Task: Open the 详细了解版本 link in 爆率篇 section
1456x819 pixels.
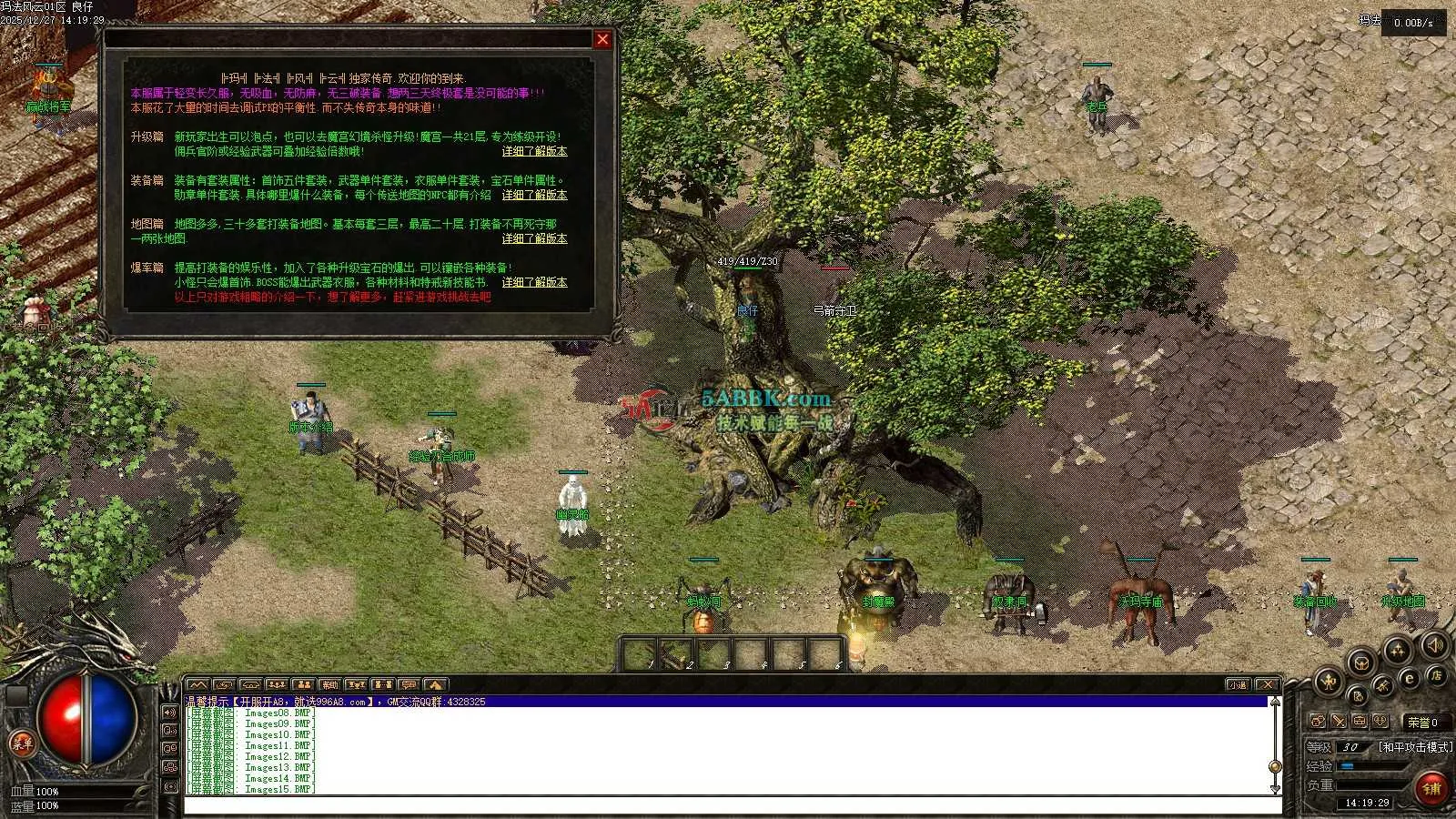Action: 534,282
